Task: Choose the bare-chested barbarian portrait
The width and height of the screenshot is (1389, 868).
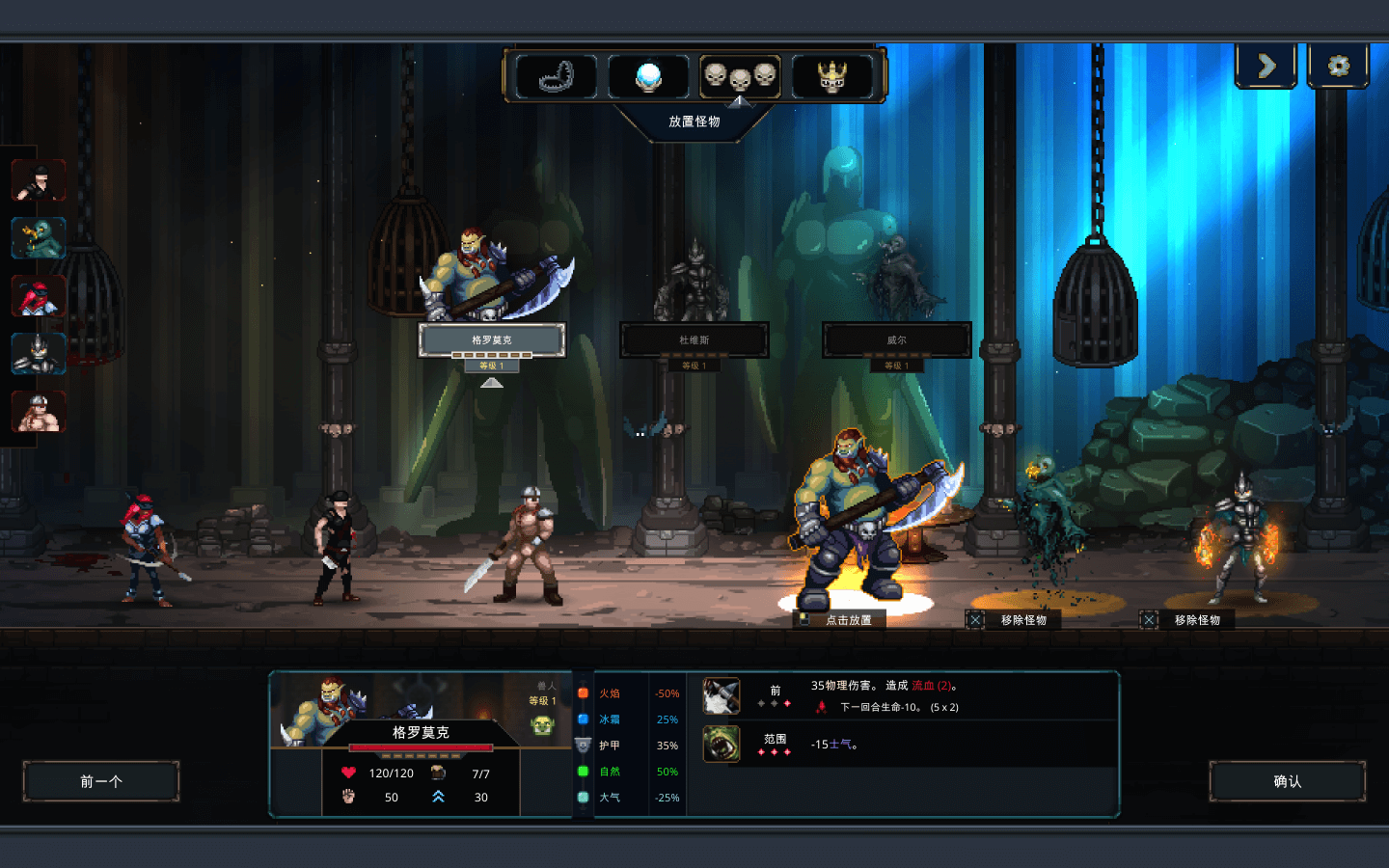Action: pyautogui.click(x=39, y=412)
